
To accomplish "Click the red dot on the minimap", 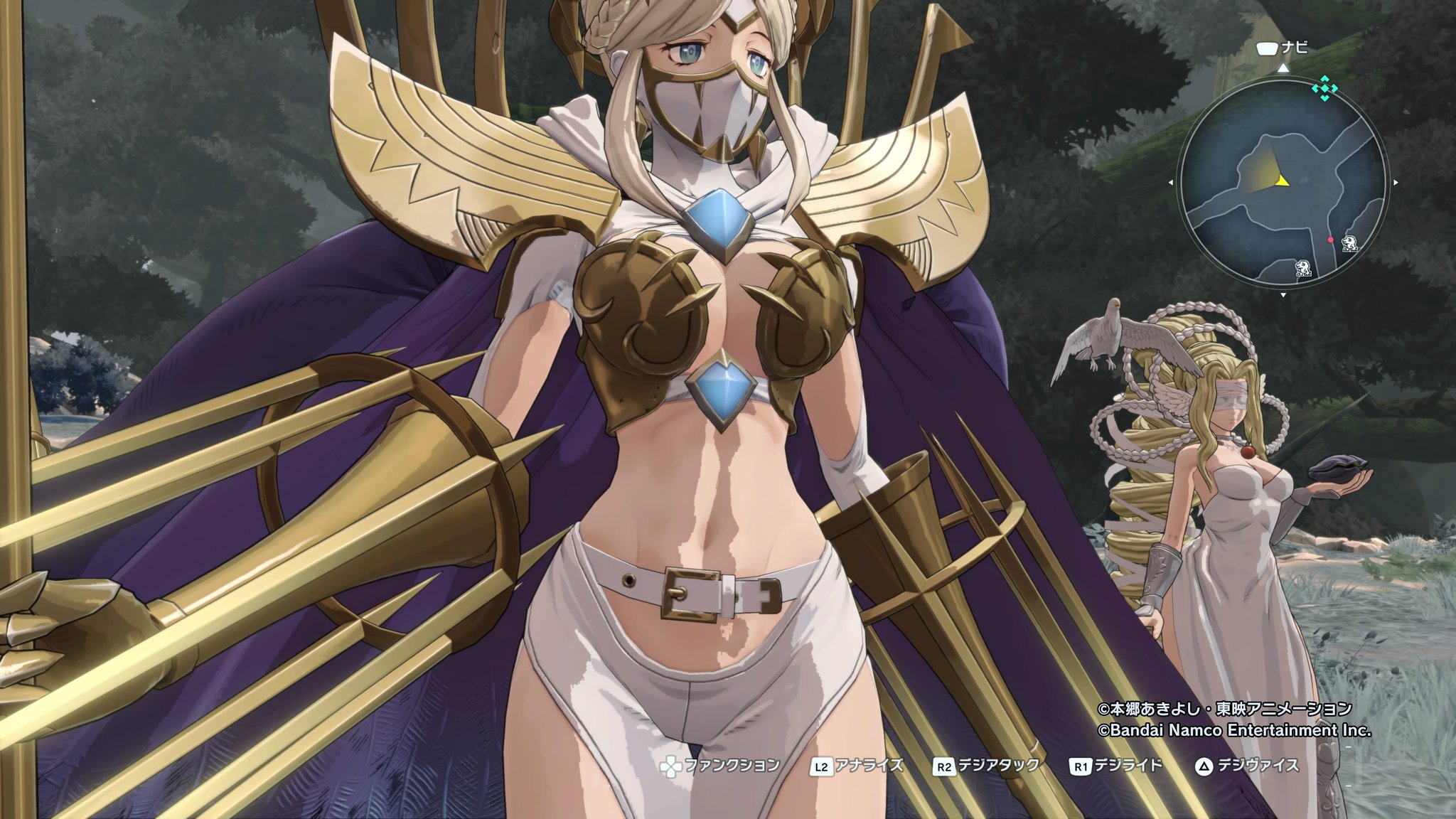I will point(1330,240).
